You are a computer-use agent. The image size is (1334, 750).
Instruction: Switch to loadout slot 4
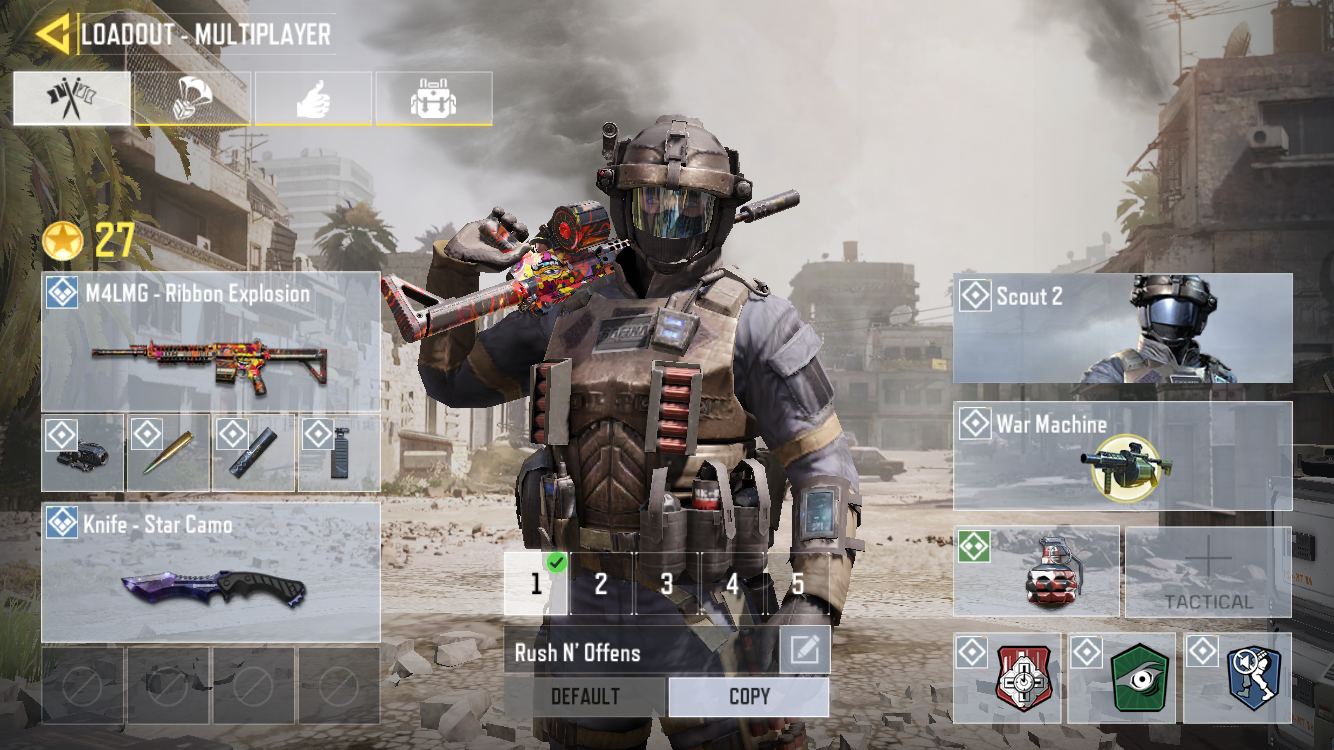732,584
